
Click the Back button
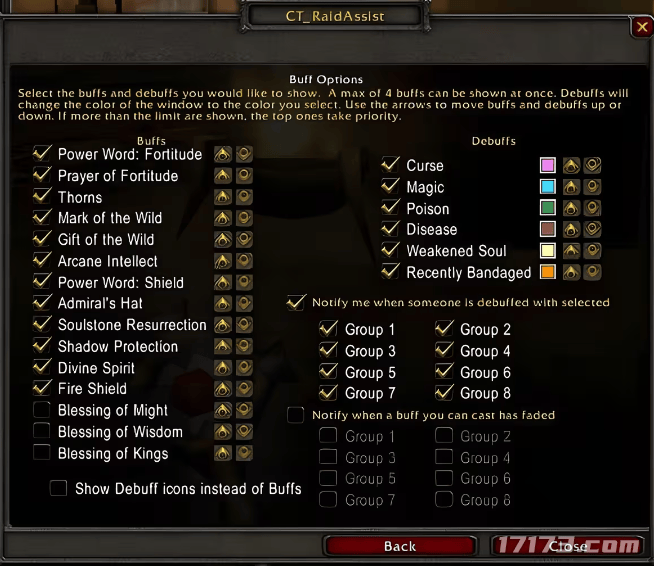pos(399,545)
